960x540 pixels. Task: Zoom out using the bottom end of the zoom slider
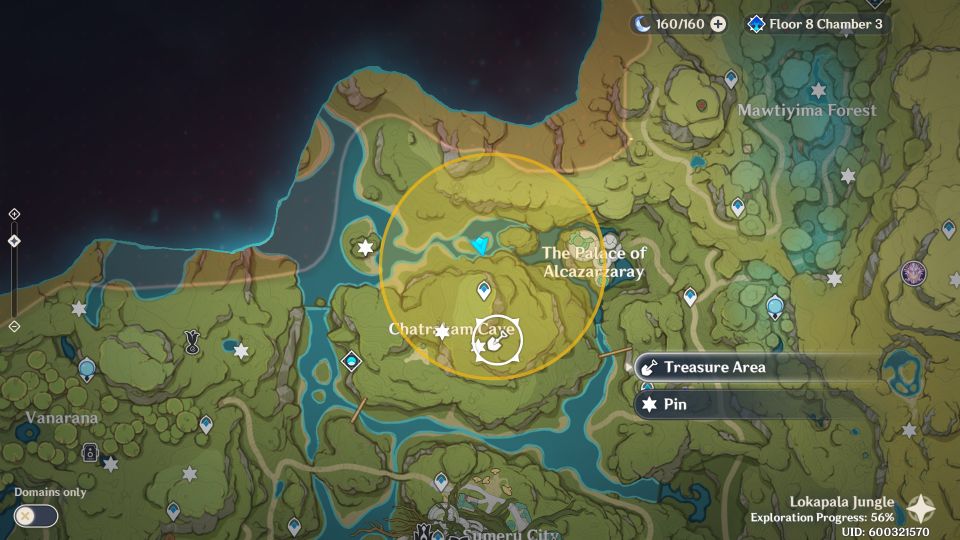14,326
